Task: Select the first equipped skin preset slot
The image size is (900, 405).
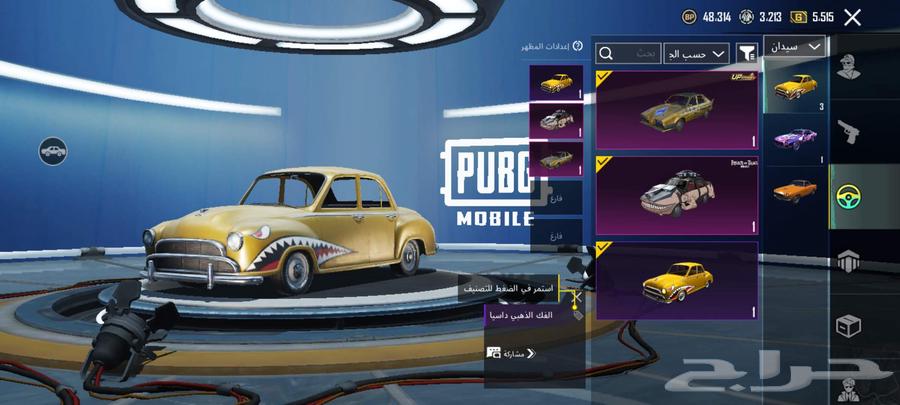Action: click(556, 82)
